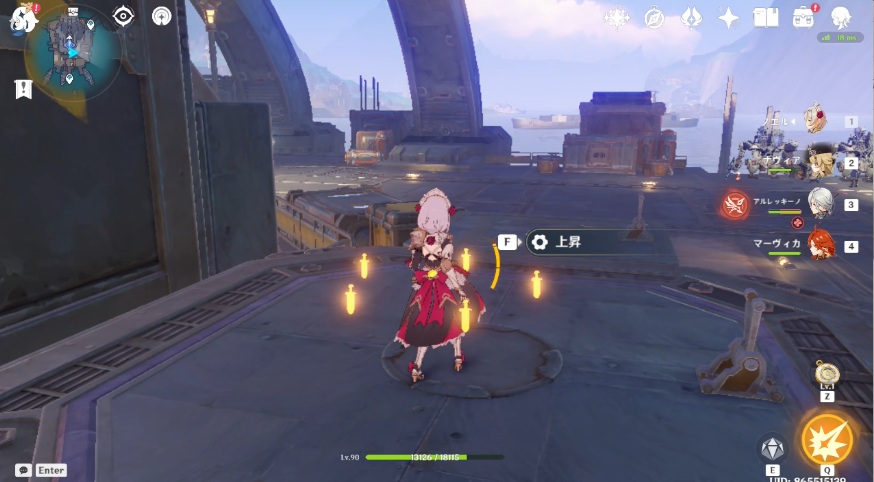Open the Paimon menu
This screenshot has height=482, width=874.
point(21,16)
